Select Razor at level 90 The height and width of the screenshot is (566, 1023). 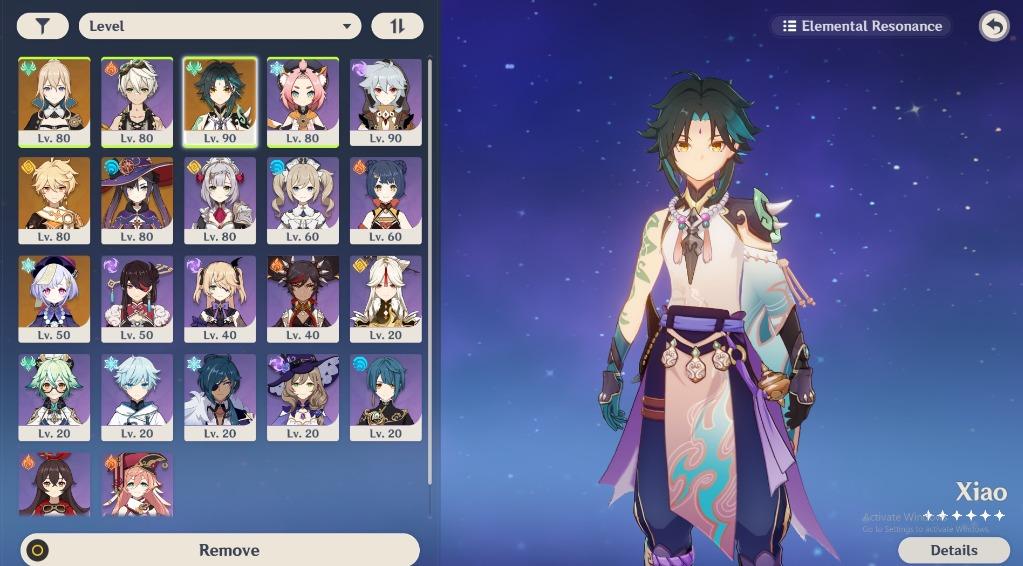(x=385, y=101)
